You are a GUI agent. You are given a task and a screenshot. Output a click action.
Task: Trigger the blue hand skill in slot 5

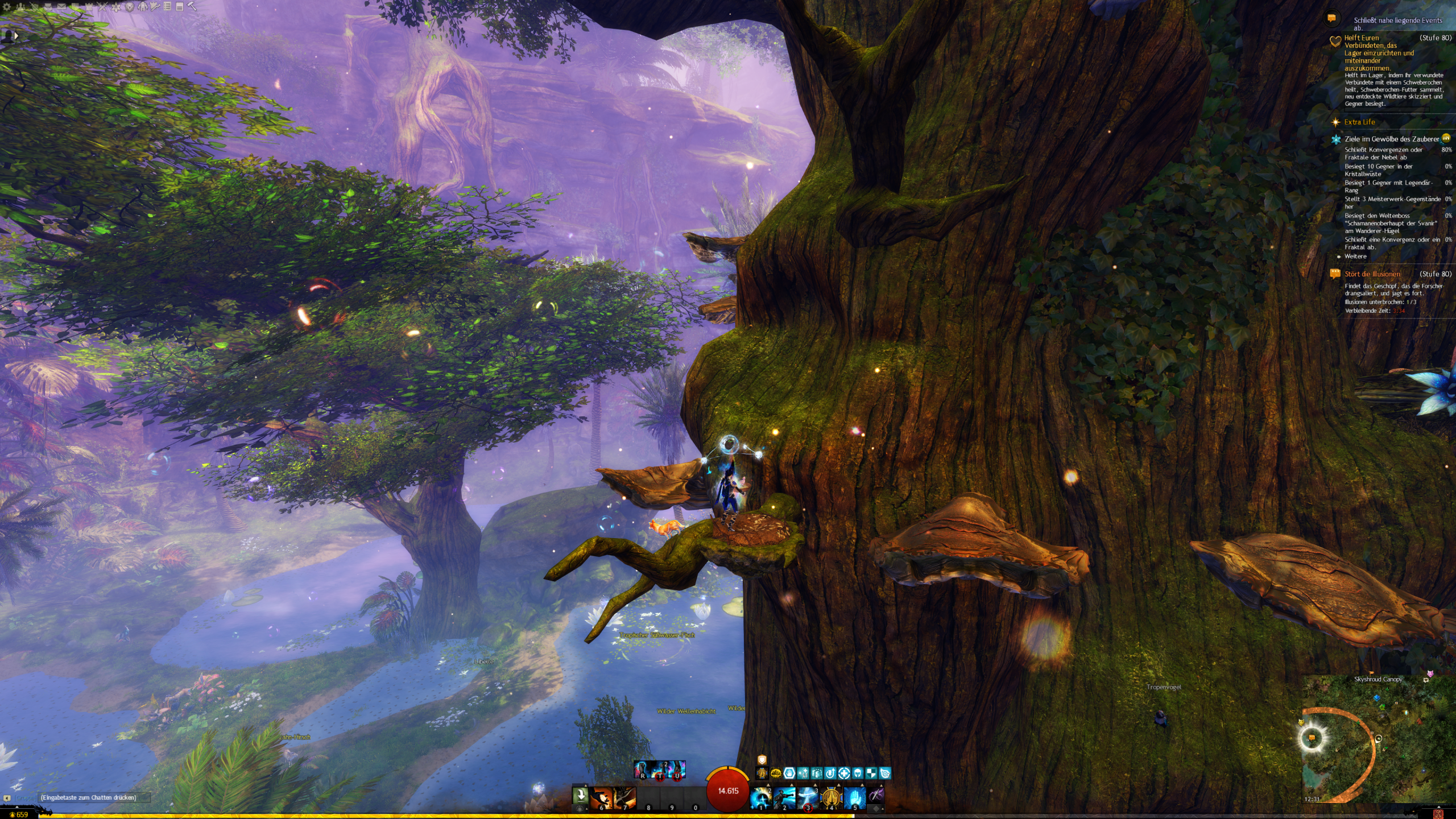pyautogui.click(x=854, y=797)
